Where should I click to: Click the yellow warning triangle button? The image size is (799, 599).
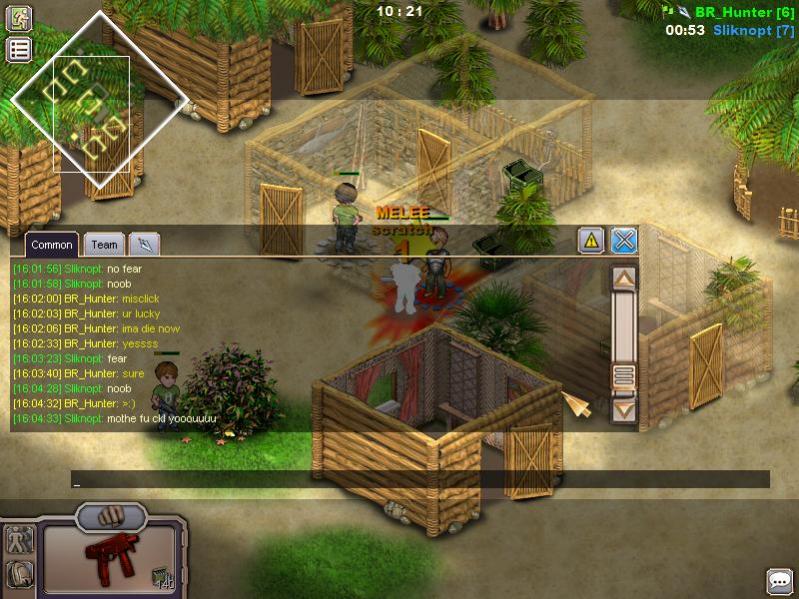click(x=591, y=240)
